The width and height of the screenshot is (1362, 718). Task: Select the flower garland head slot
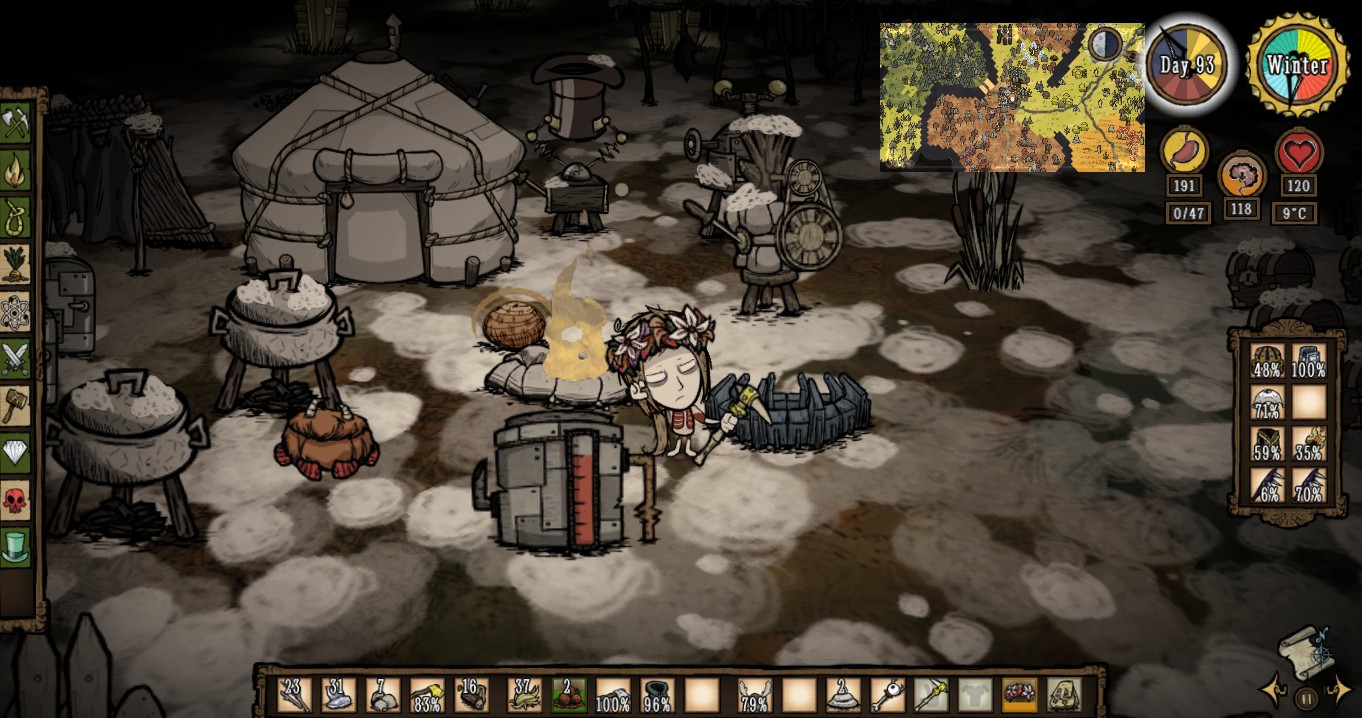1019,694
